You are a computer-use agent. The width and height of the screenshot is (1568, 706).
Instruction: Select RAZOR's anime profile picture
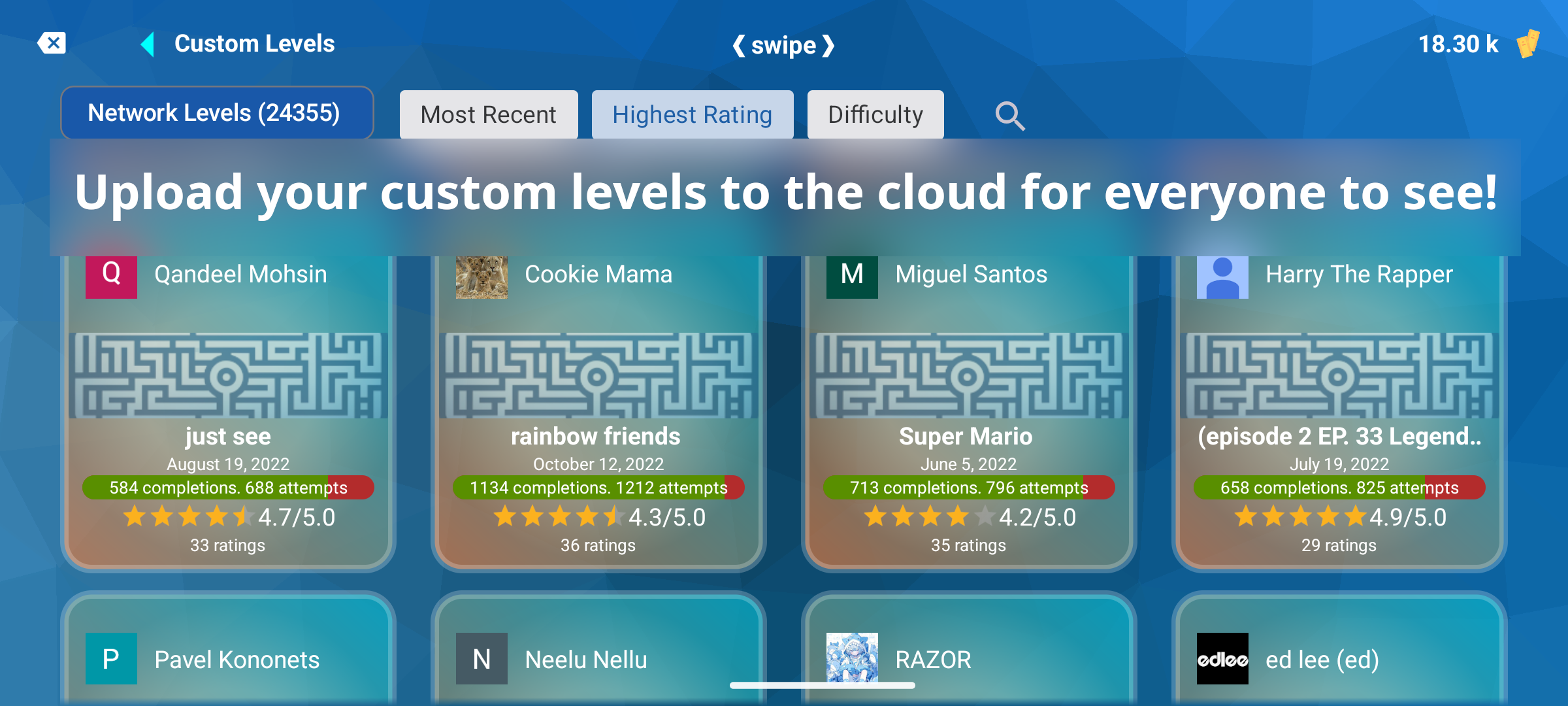click(x=851, y=658)
